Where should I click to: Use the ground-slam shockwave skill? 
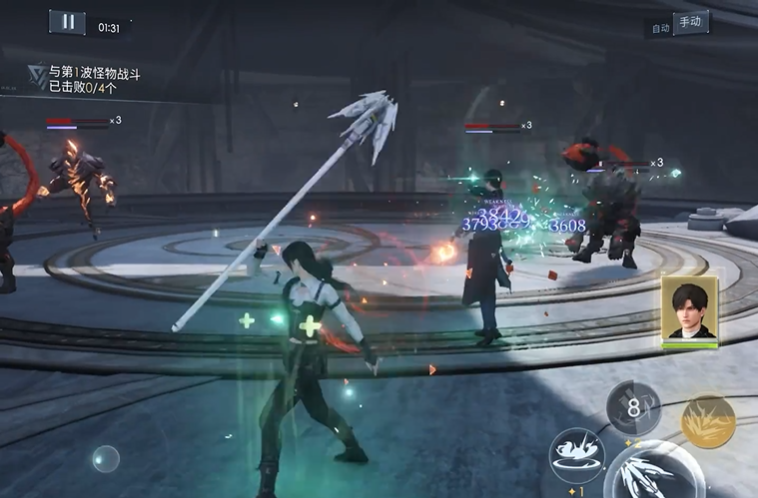pyautogui.click(x=577, y=454)
